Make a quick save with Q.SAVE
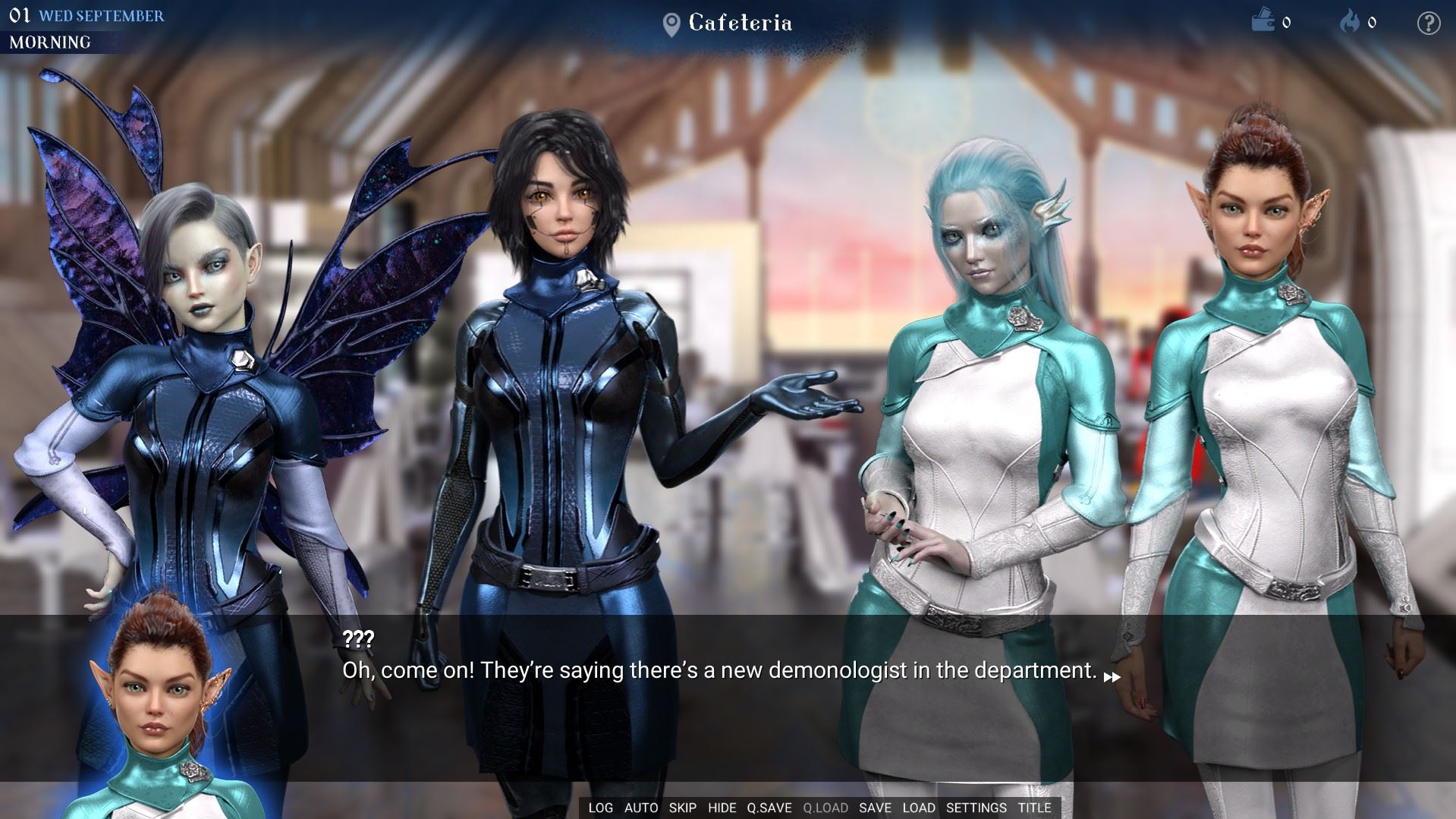1456x819 pixels. click(769, 808)
